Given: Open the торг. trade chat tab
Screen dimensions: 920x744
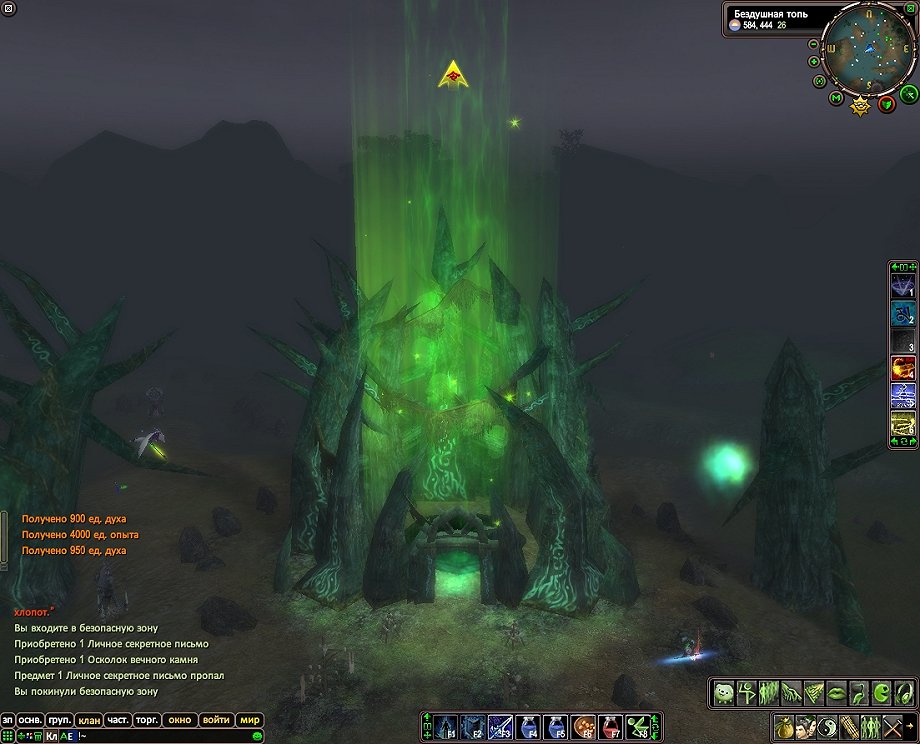Looking at the screenshot, I should point(147,720).
